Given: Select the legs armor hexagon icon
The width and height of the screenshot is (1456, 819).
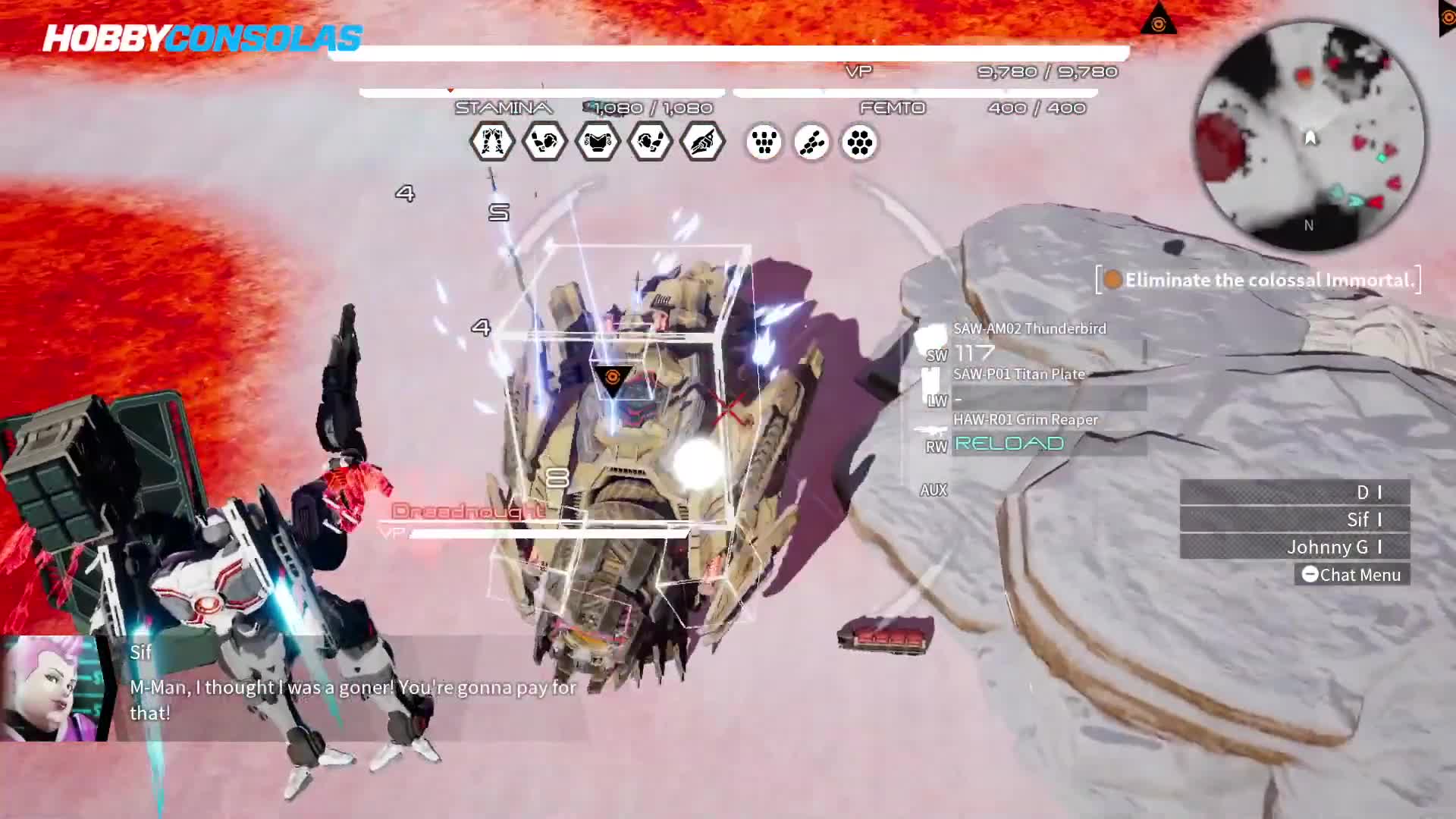Looking at the screenshot, I should [x=491, y=142].
